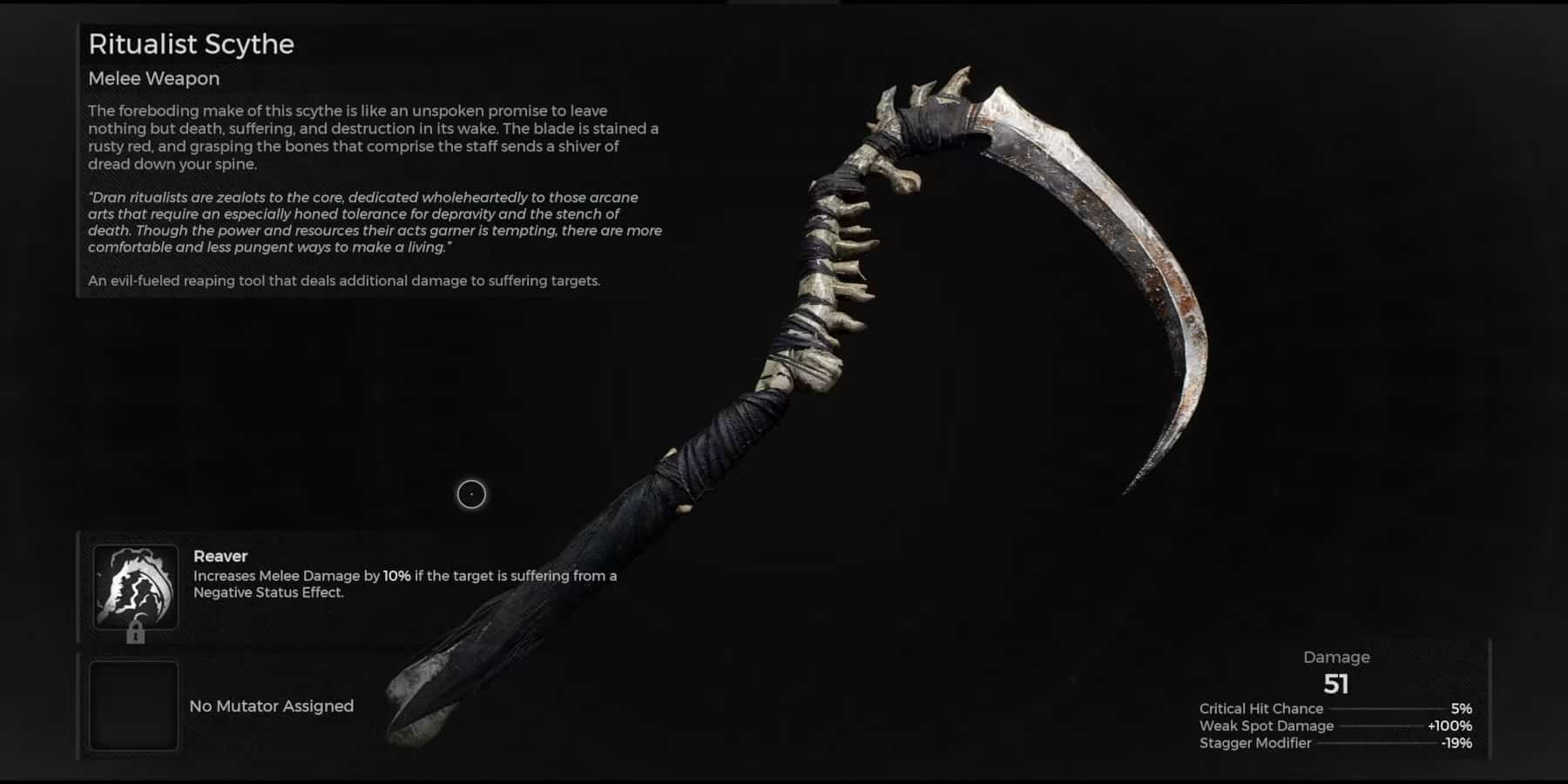Select the Melee Weapon category label
Viewport: 1568px width, 784px height.
(153, 78)
